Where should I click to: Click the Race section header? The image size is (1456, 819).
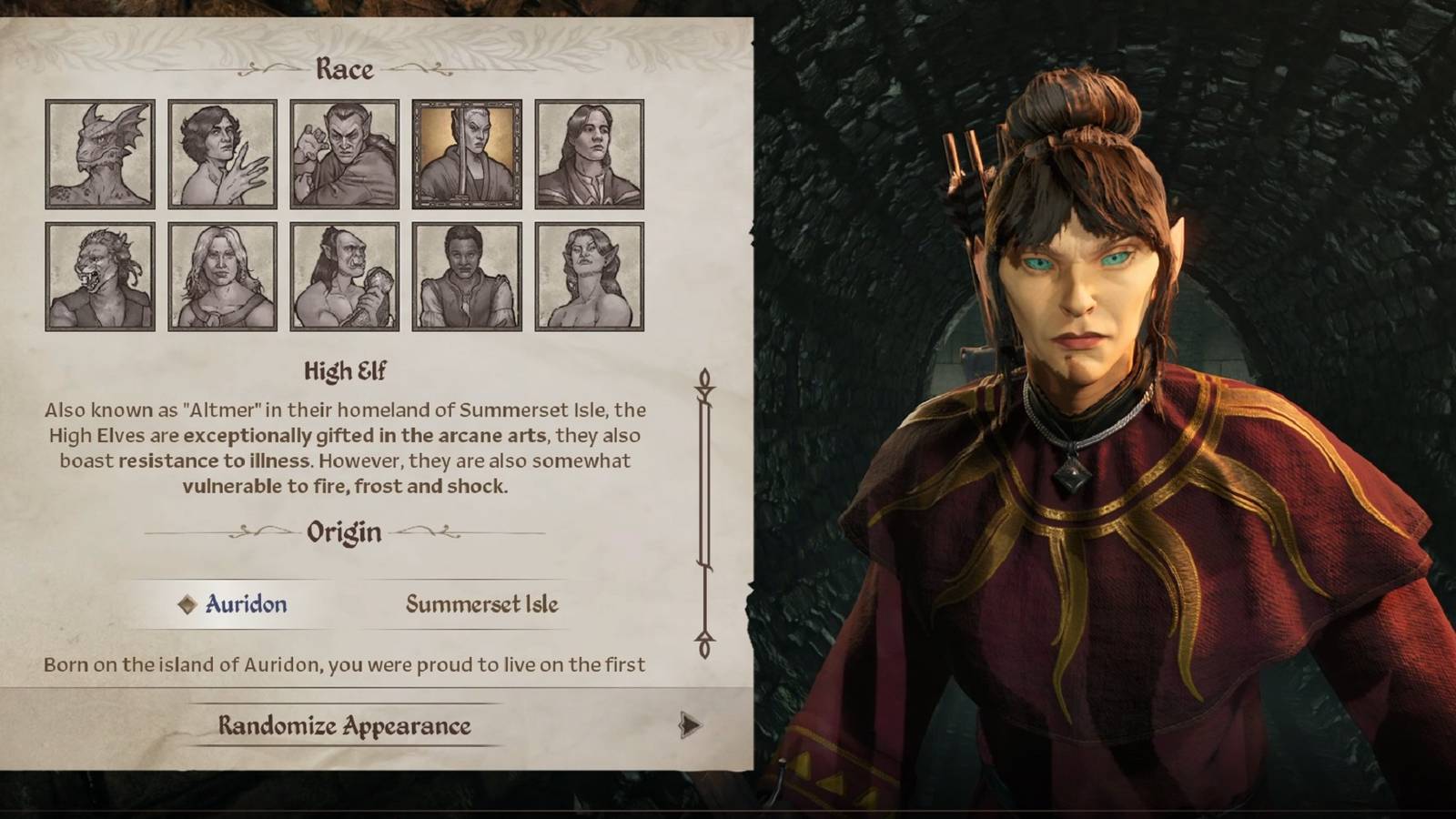click(x=344, y=68)
